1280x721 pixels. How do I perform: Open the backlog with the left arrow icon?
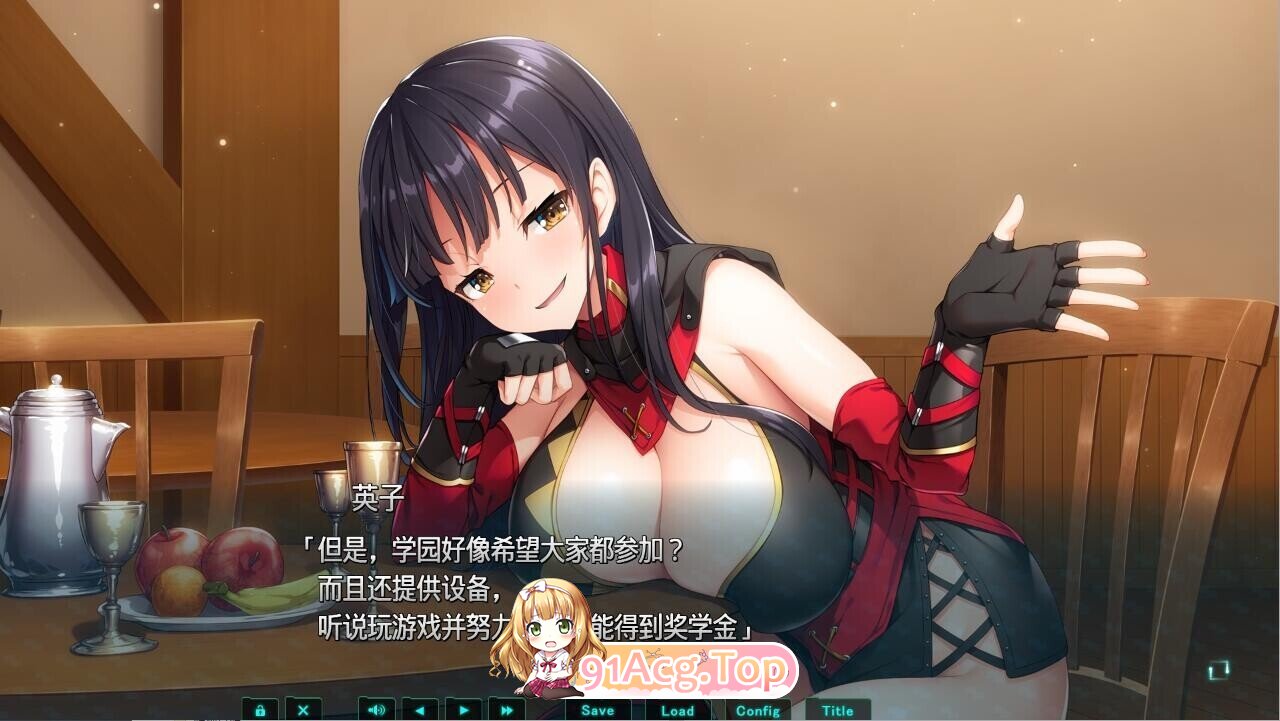click(419, 710)
